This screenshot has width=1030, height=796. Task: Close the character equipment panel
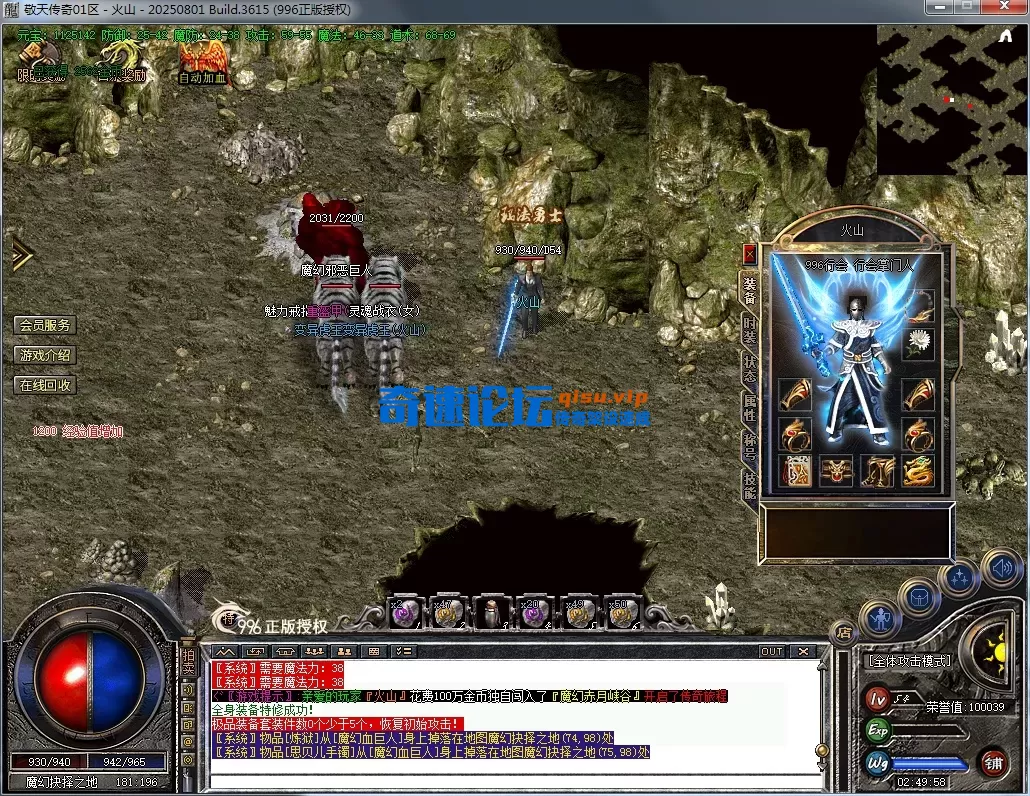click(x=749, y=254)
